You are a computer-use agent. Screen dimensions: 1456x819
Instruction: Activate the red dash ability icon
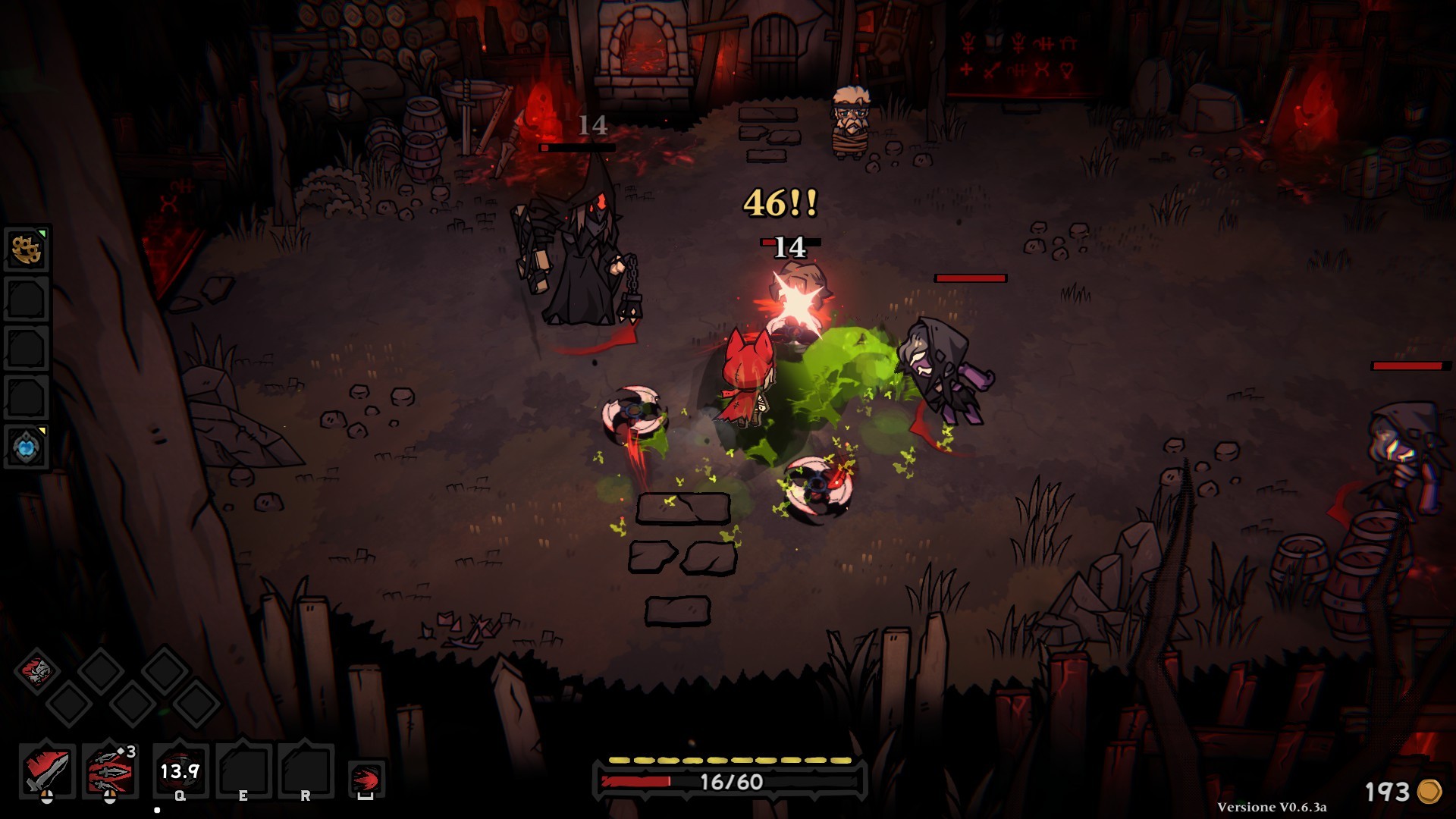pyautogui.click(x=366, y=779)
